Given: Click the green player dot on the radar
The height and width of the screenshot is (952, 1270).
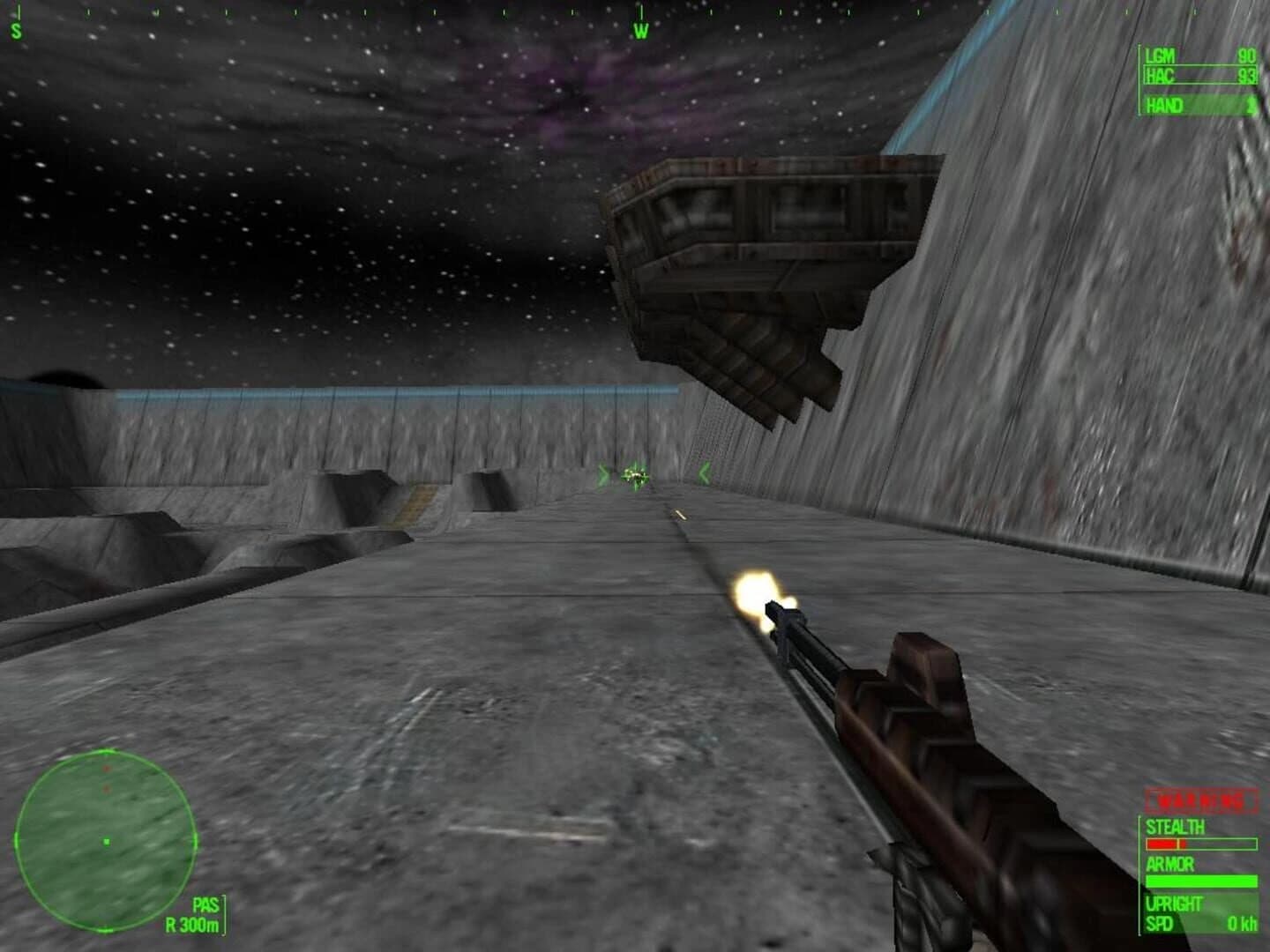Looking at the screenshot, I should 108,842.
